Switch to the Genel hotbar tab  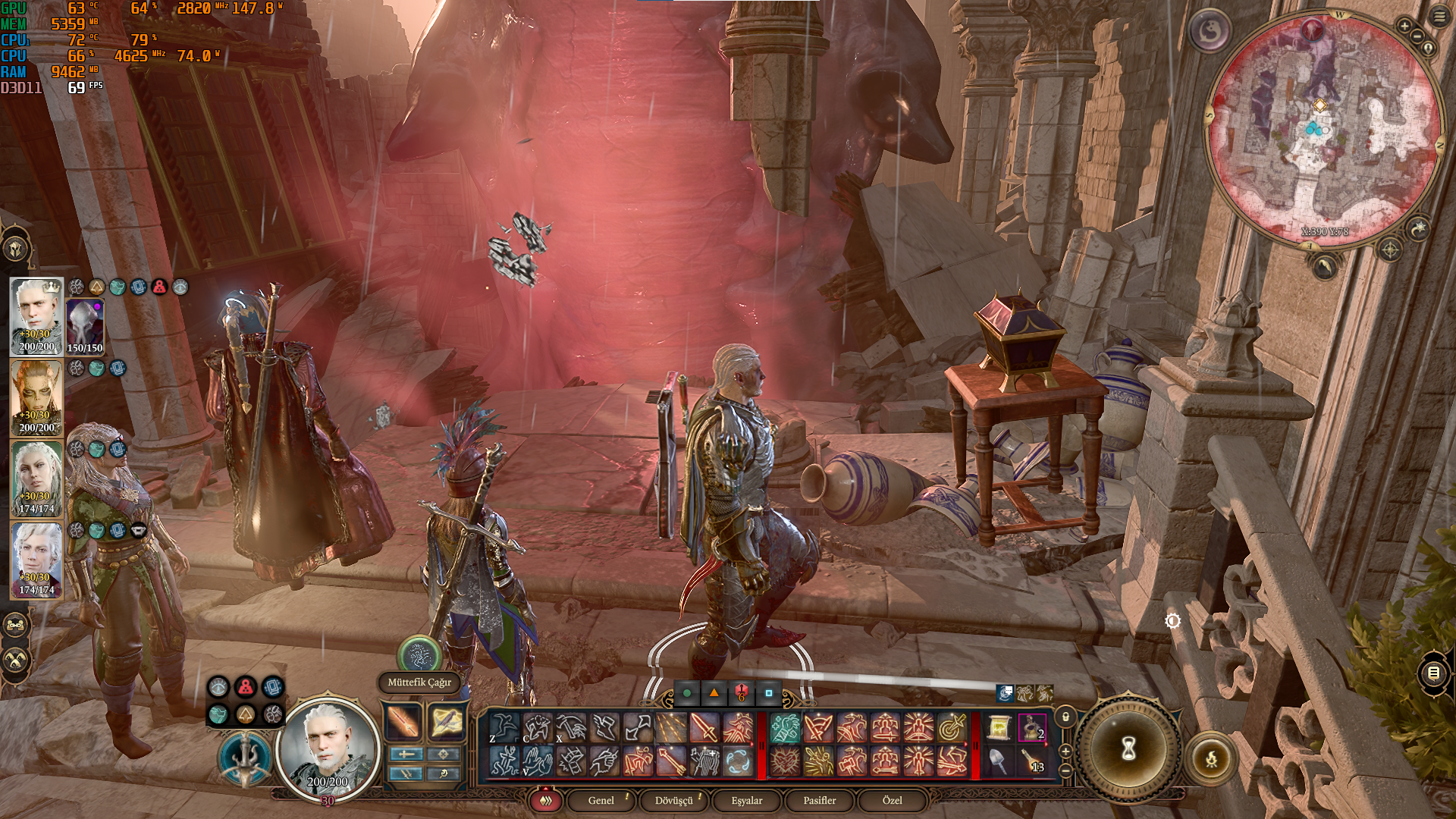click(601, 800)
